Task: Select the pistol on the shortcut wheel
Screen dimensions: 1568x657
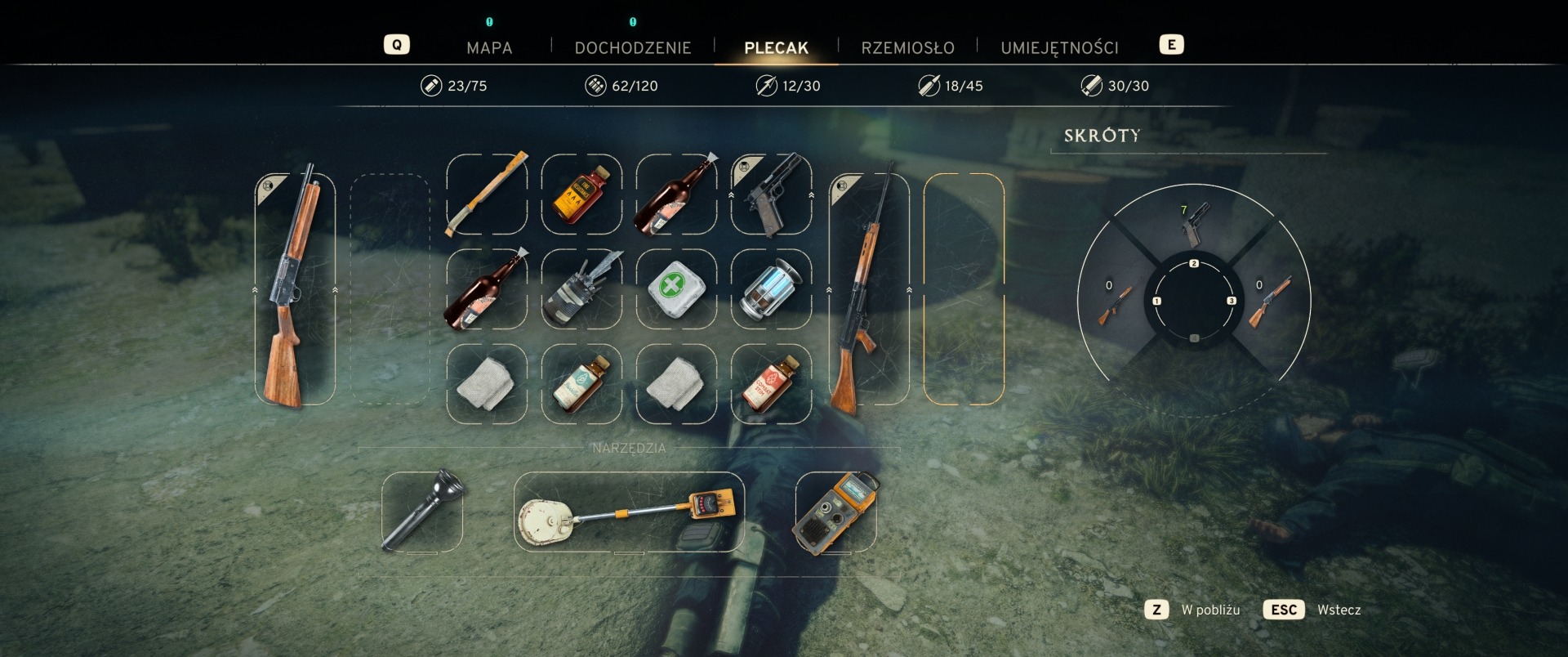Action: click(x=1193, y=224)
